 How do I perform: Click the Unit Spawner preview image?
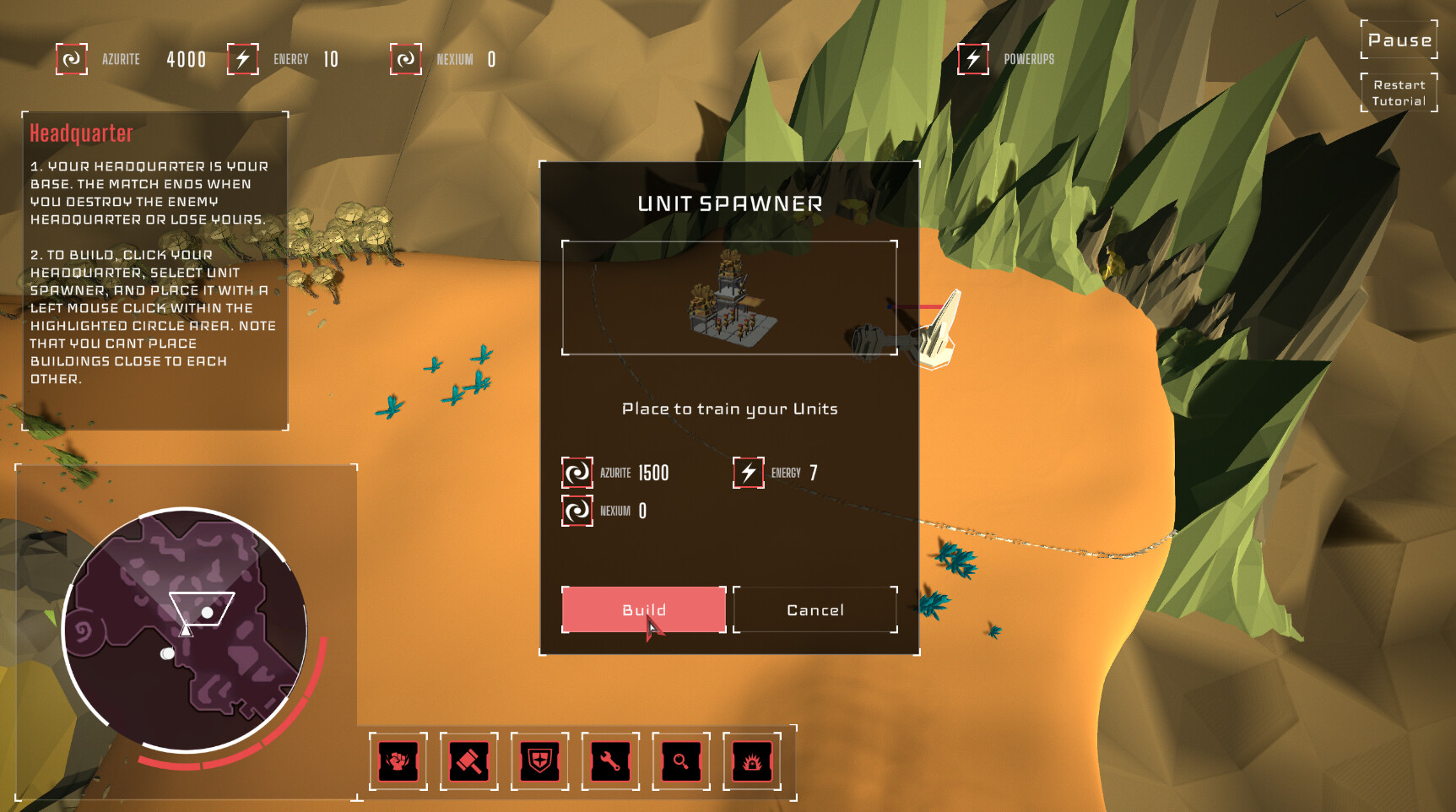728,298
